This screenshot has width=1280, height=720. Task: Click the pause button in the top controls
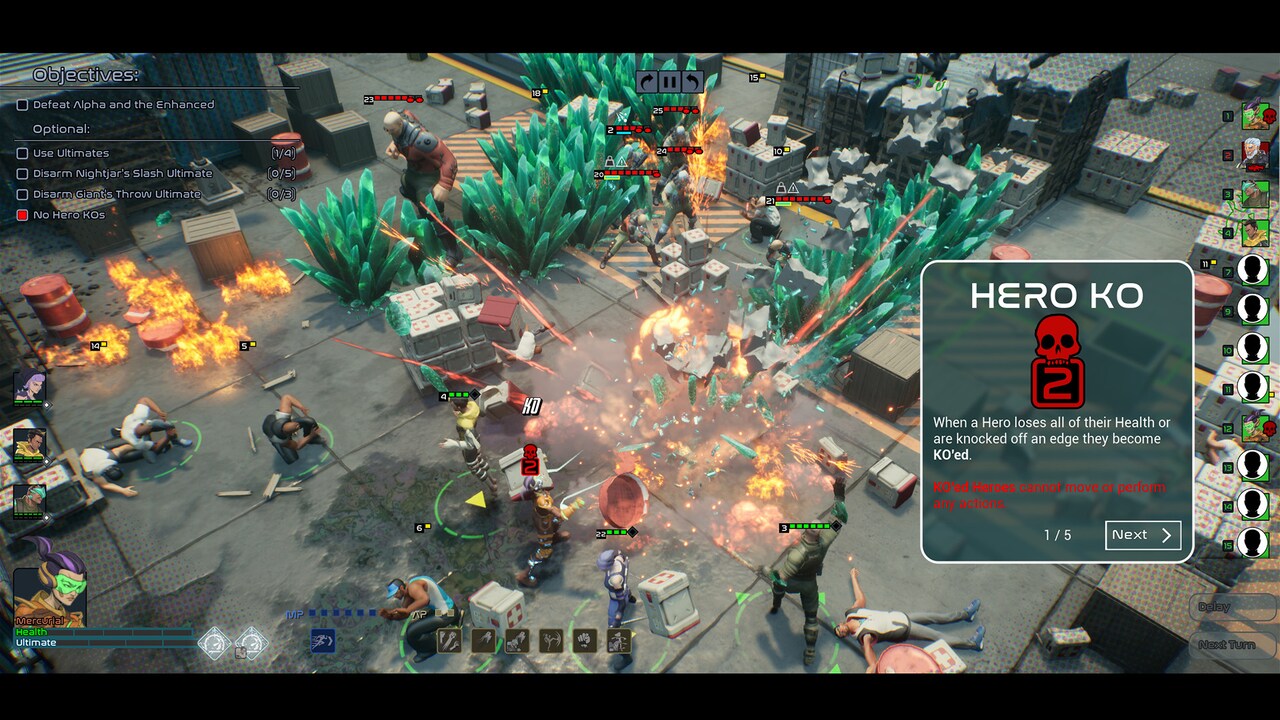tap(669, 82)
